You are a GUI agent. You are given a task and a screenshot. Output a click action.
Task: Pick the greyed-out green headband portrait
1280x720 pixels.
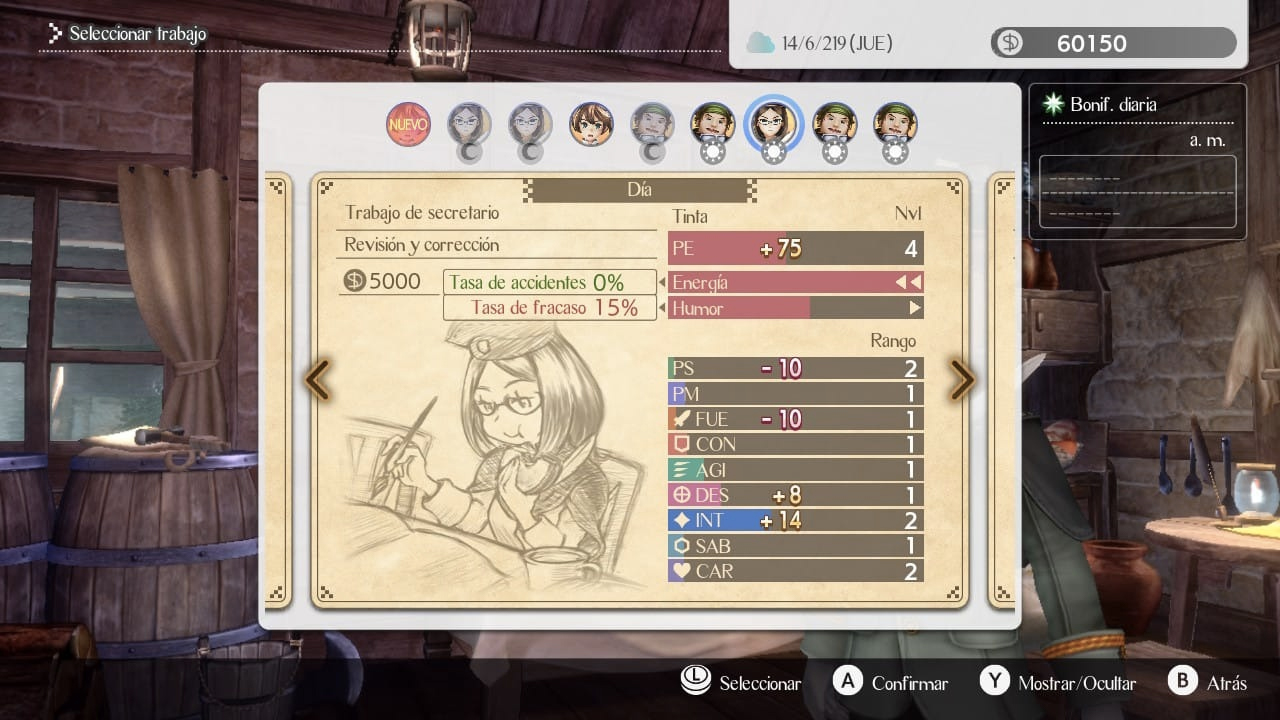coord(652,124)
